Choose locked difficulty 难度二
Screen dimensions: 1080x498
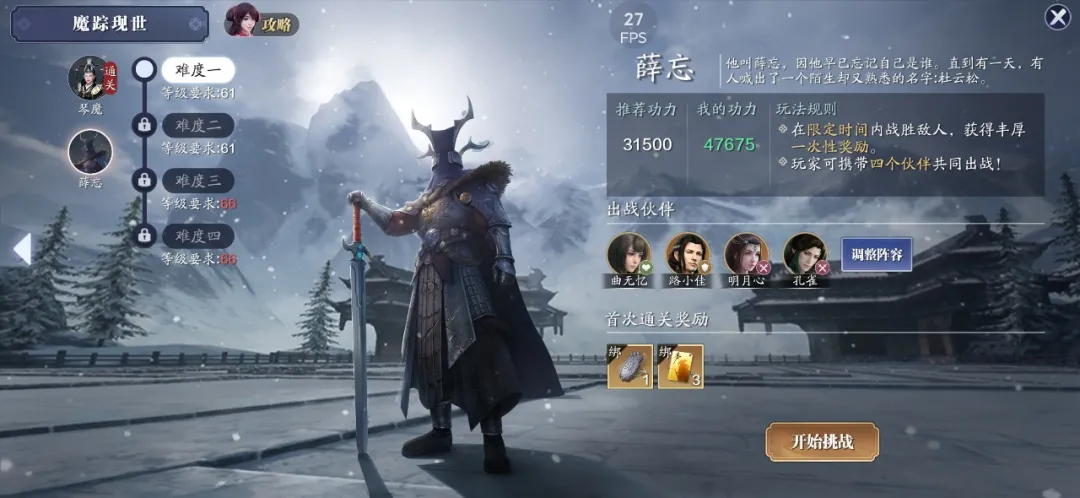(x=198, y=125)
